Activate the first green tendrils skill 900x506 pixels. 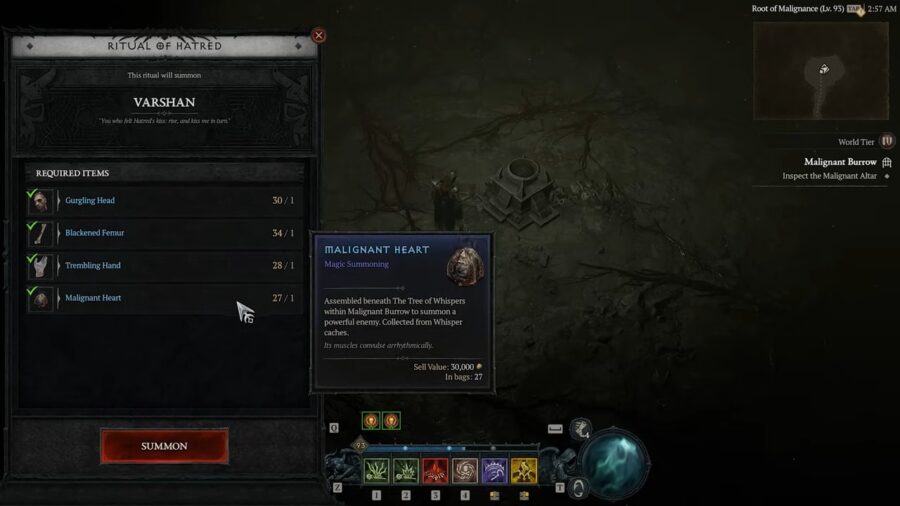376,471
